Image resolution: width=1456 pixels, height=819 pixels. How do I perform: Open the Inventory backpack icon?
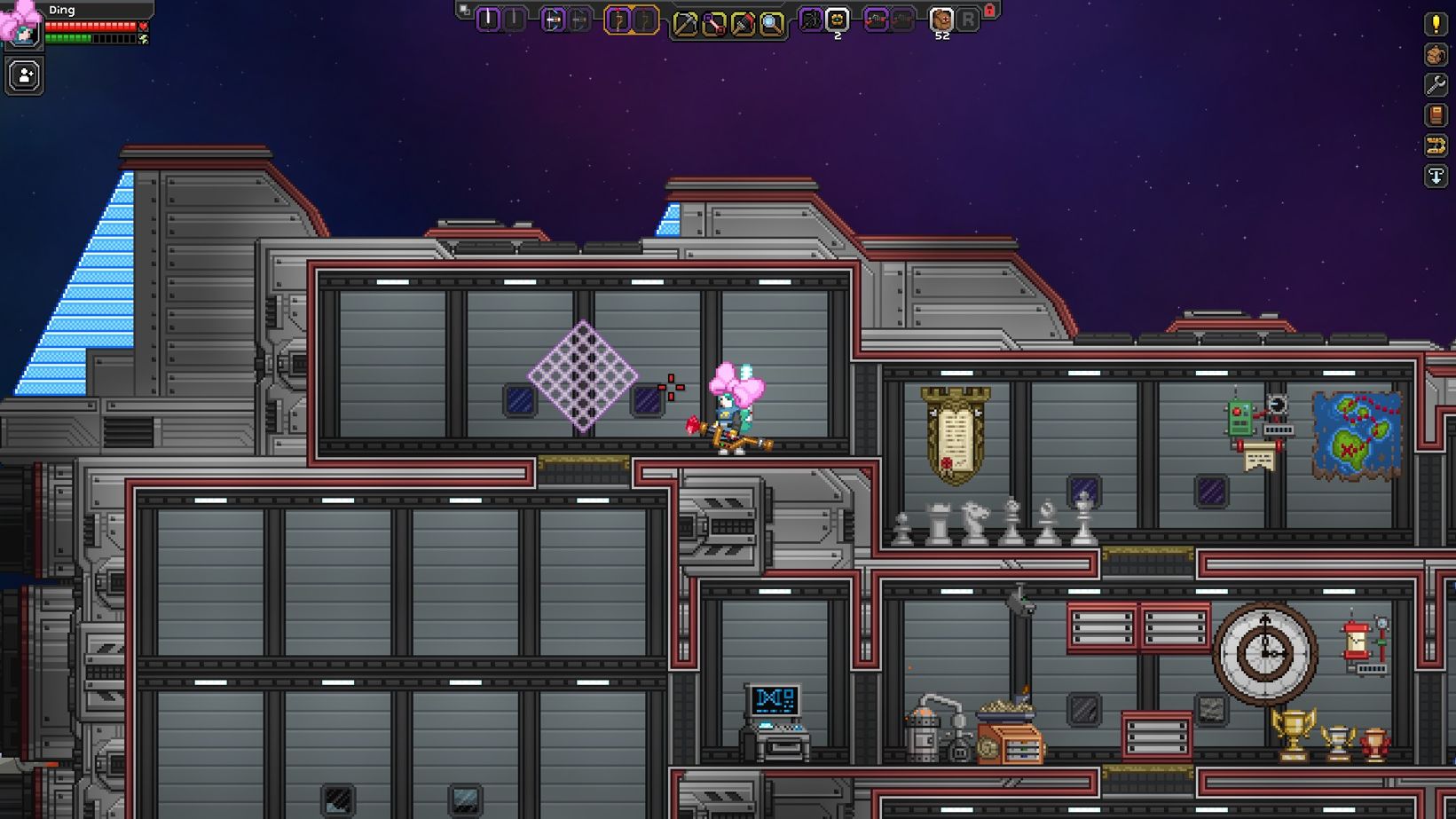[1436, 56]
